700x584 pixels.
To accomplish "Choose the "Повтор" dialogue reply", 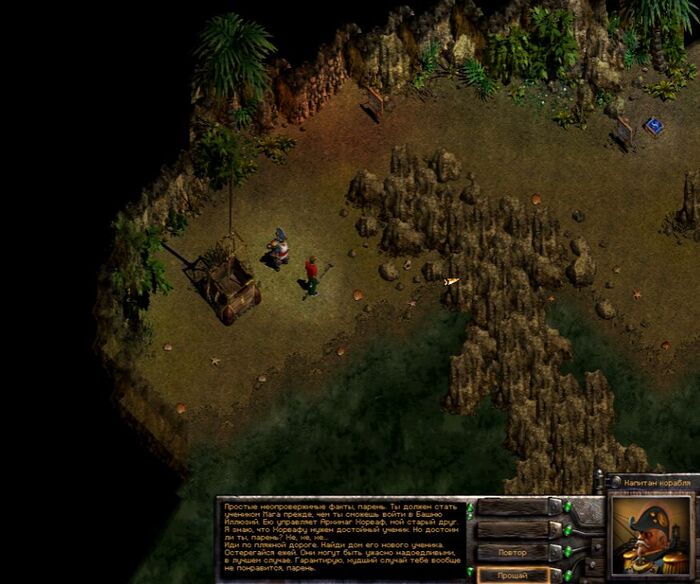I will click(x=514, y=552).
